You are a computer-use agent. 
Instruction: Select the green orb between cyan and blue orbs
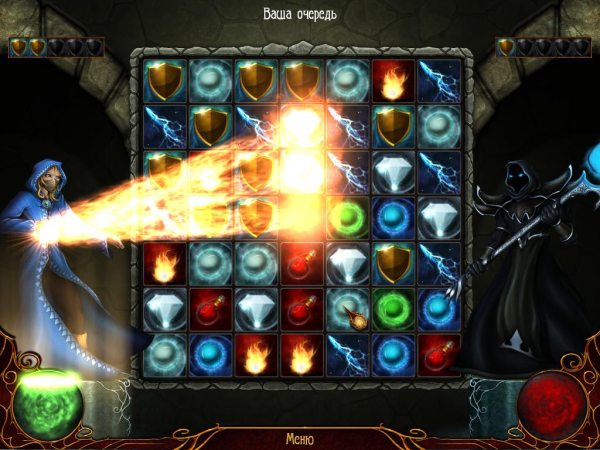pos(393,309)
